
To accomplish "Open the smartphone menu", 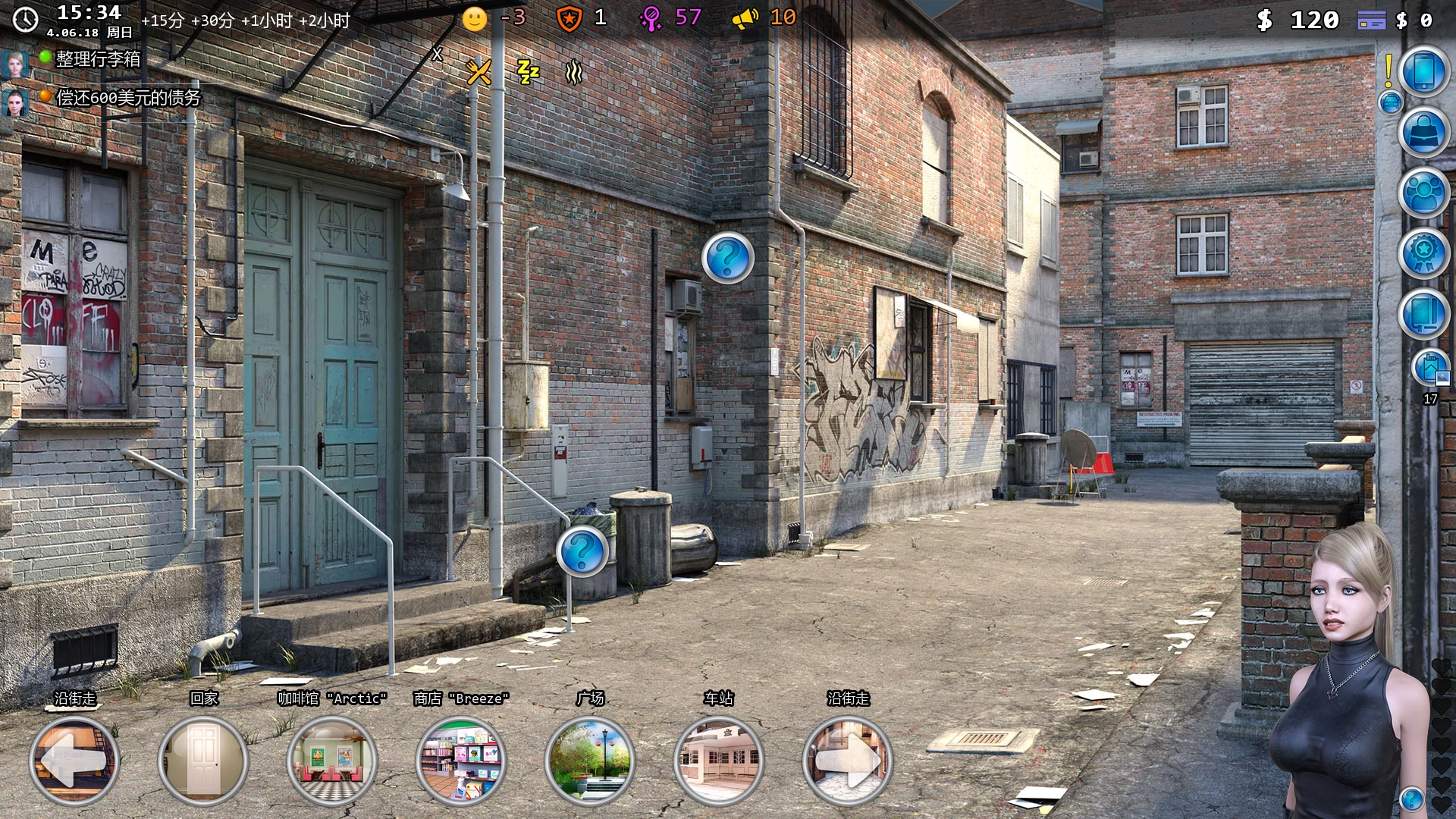I will coord(1423,71).
